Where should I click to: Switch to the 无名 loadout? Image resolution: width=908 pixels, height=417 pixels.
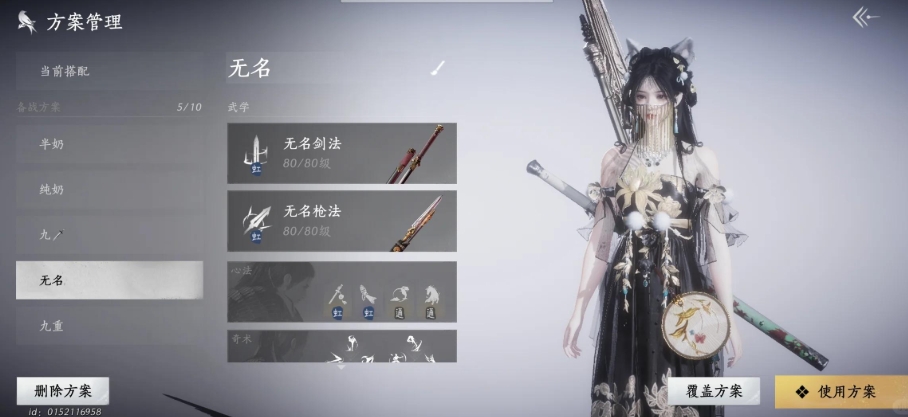[x=109, y=280]
